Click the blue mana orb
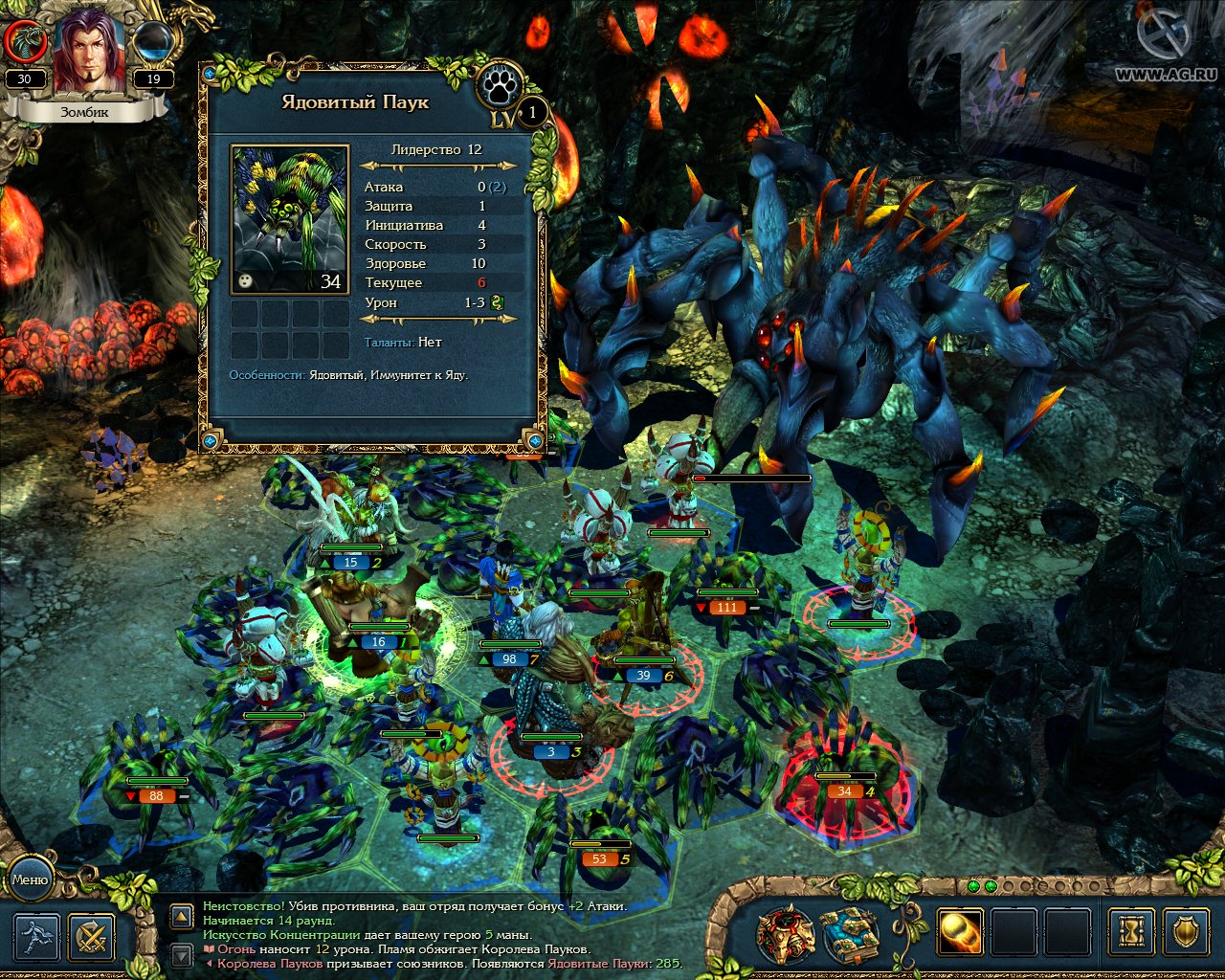Viewport: 1225px width, 980px height. click(153, 42)
